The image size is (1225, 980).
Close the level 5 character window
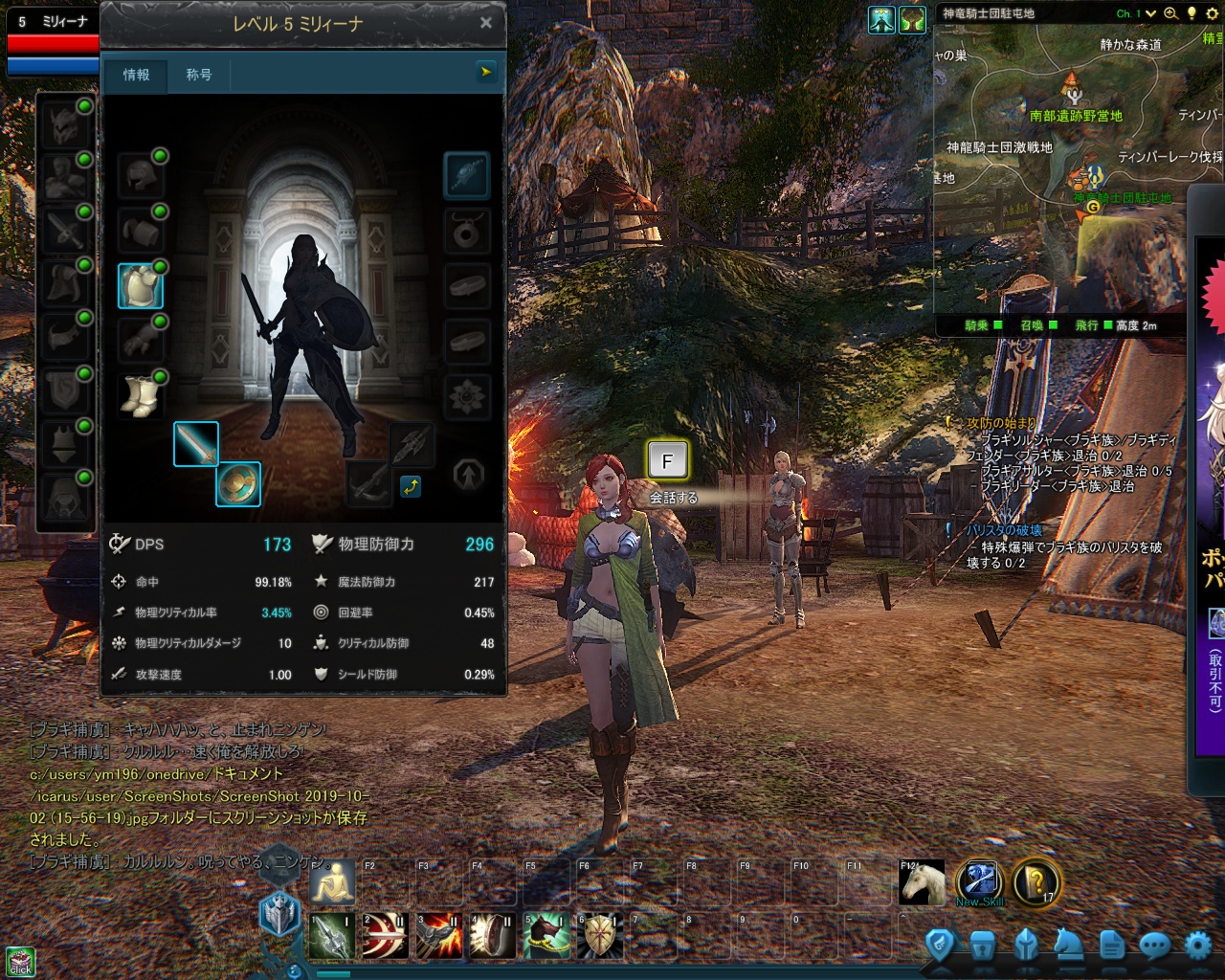[x=486, y=23]
